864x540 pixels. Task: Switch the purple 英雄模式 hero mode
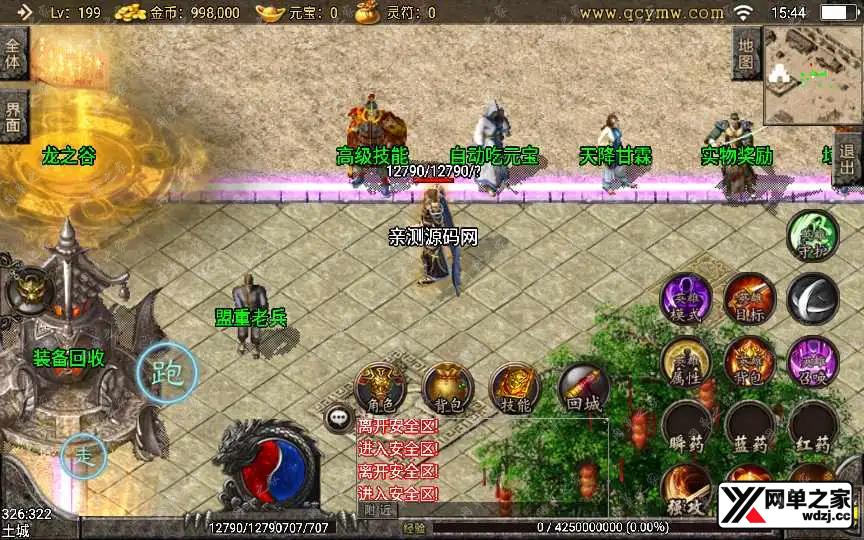(x=686, y=298)
